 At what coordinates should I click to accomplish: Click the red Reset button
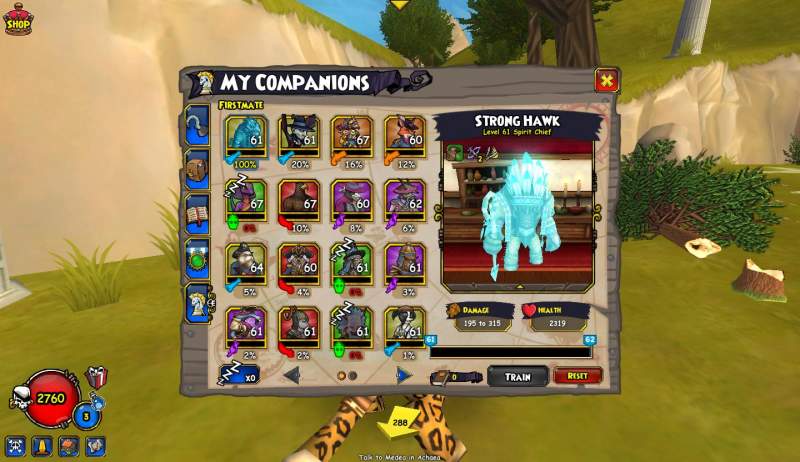coord(577,376)
